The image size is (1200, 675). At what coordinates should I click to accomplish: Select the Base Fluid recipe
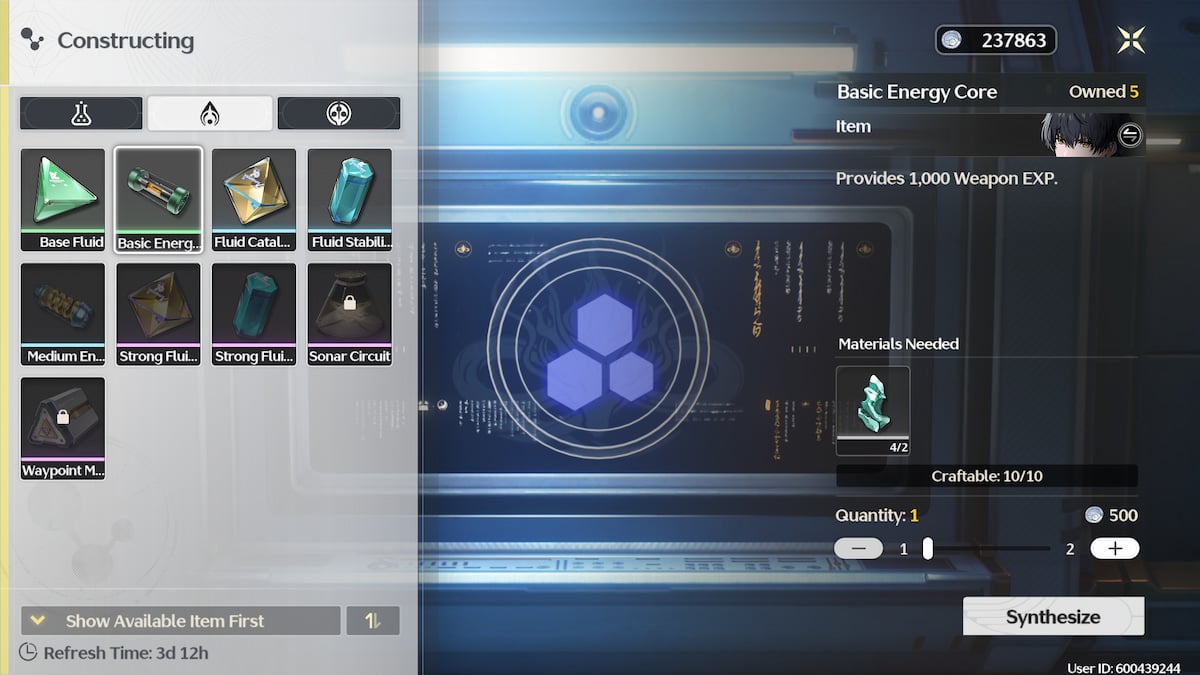click(x=63, y=199)
